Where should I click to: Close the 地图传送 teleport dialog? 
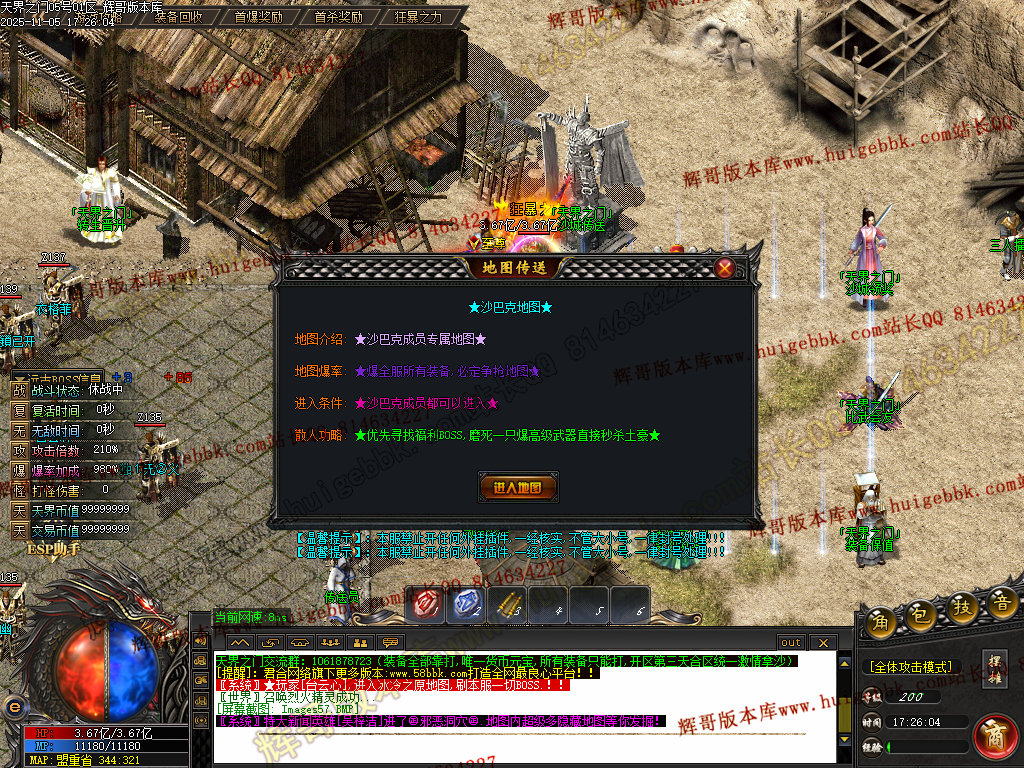725,268
